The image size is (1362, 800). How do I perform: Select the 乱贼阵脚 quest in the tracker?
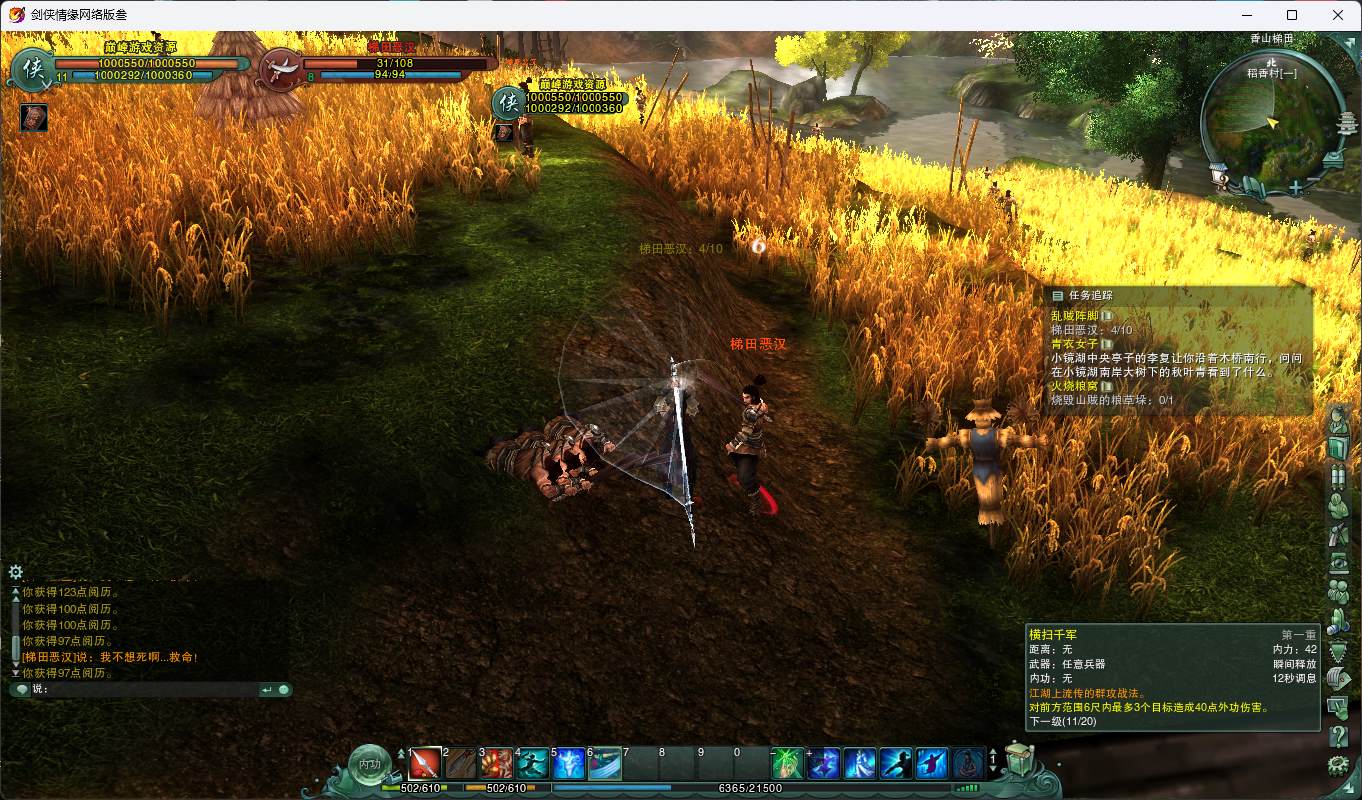pos(1074,316)
